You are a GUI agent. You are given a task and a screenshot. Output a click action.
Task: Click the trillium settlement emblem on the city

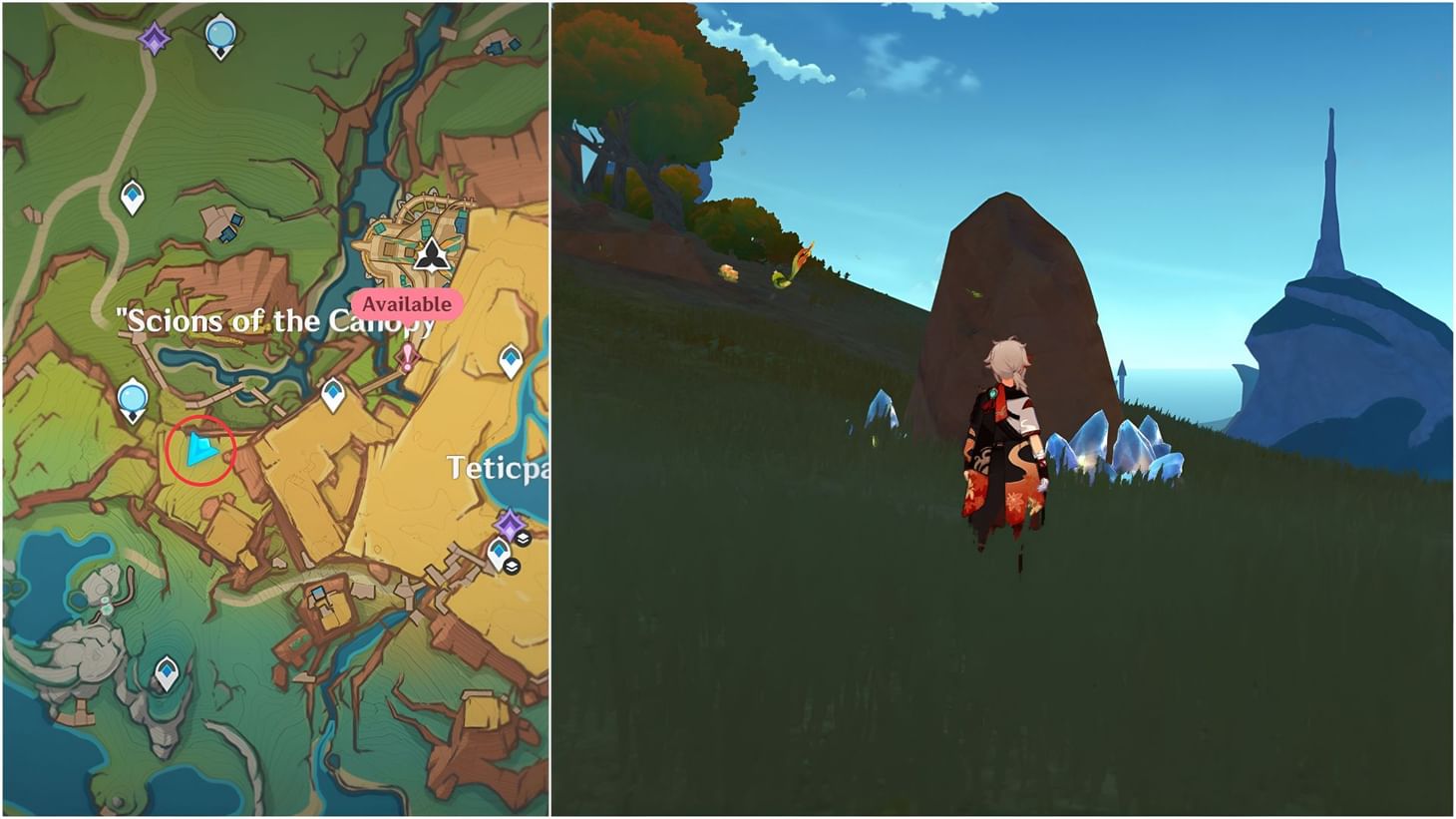point(432,254)
